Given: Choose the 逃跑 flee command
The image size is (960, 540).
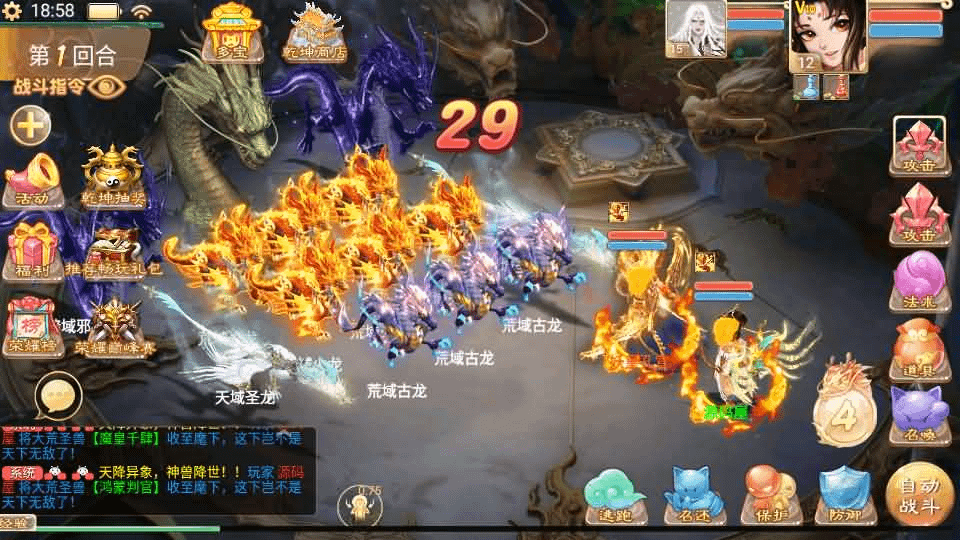Looking at the screenshot, I should (x=614, y=494).
